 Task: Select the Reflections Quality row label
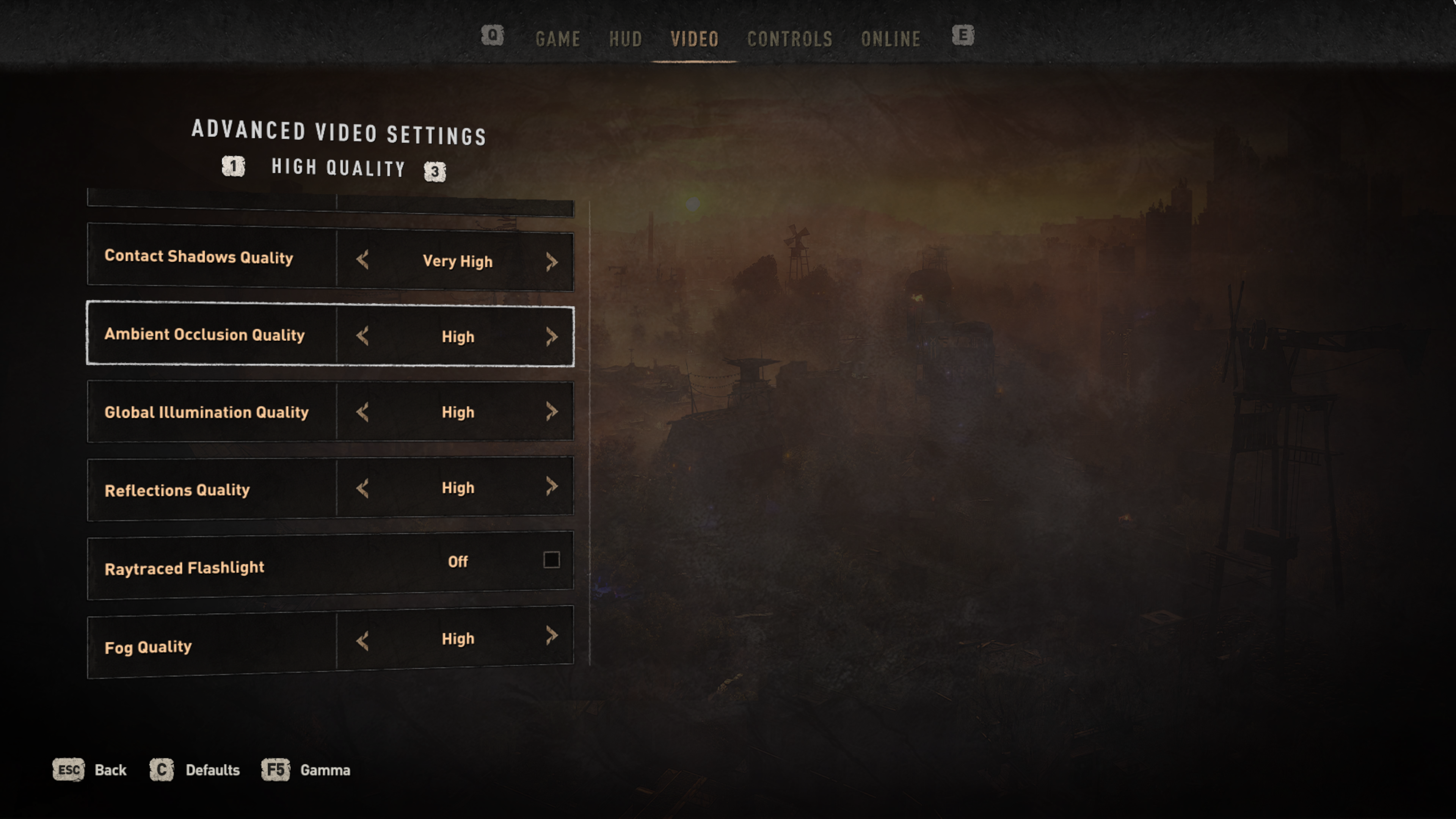point(177,490)
